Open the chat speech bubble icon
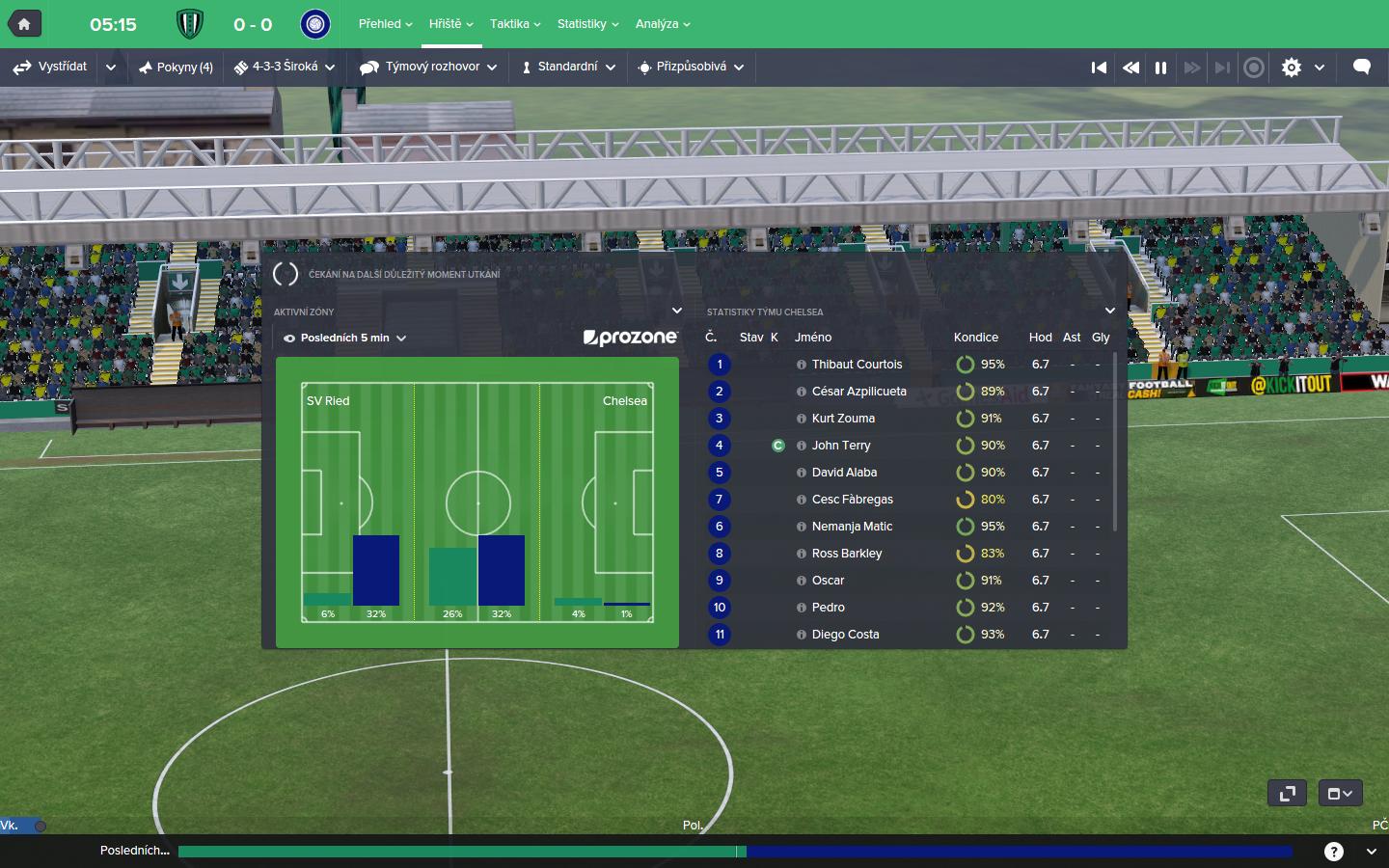1389x868 pixels. coord(1362,68)
